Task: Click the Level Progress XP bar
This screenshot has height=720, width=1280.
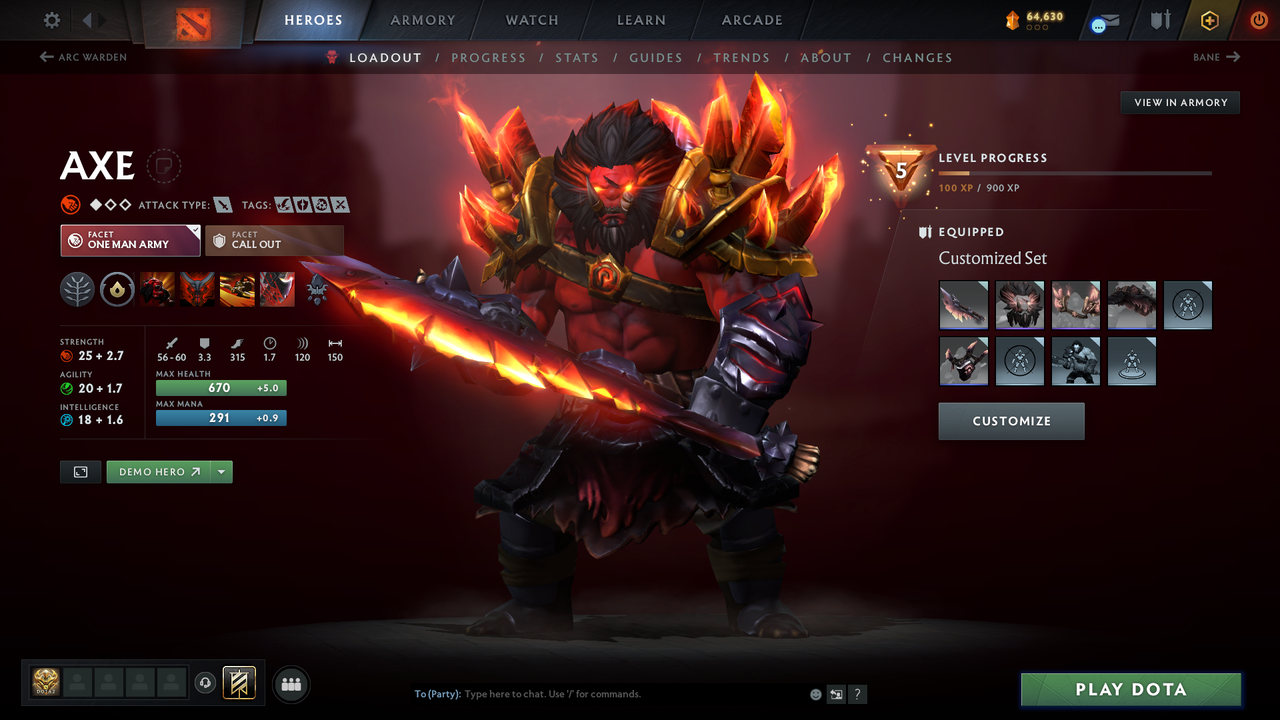Action: tap(1075, 172)
